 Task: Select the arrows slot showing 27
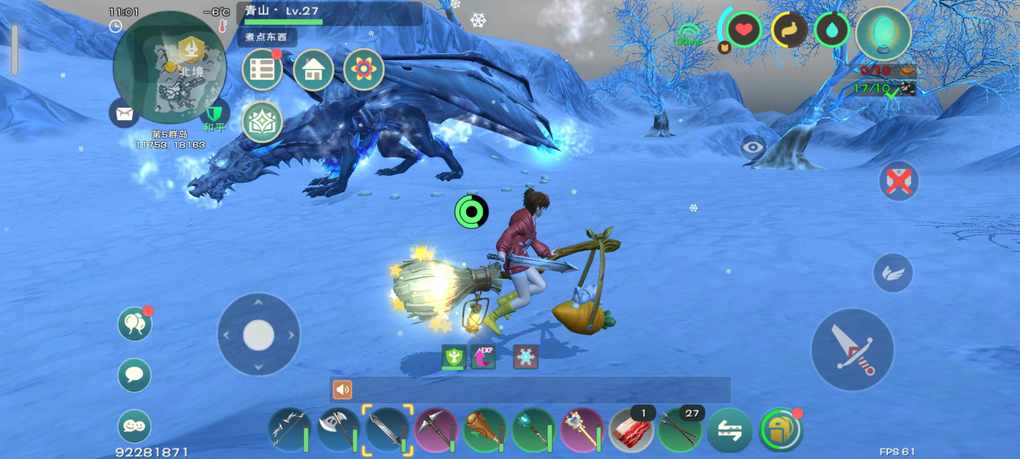point(680,430)
